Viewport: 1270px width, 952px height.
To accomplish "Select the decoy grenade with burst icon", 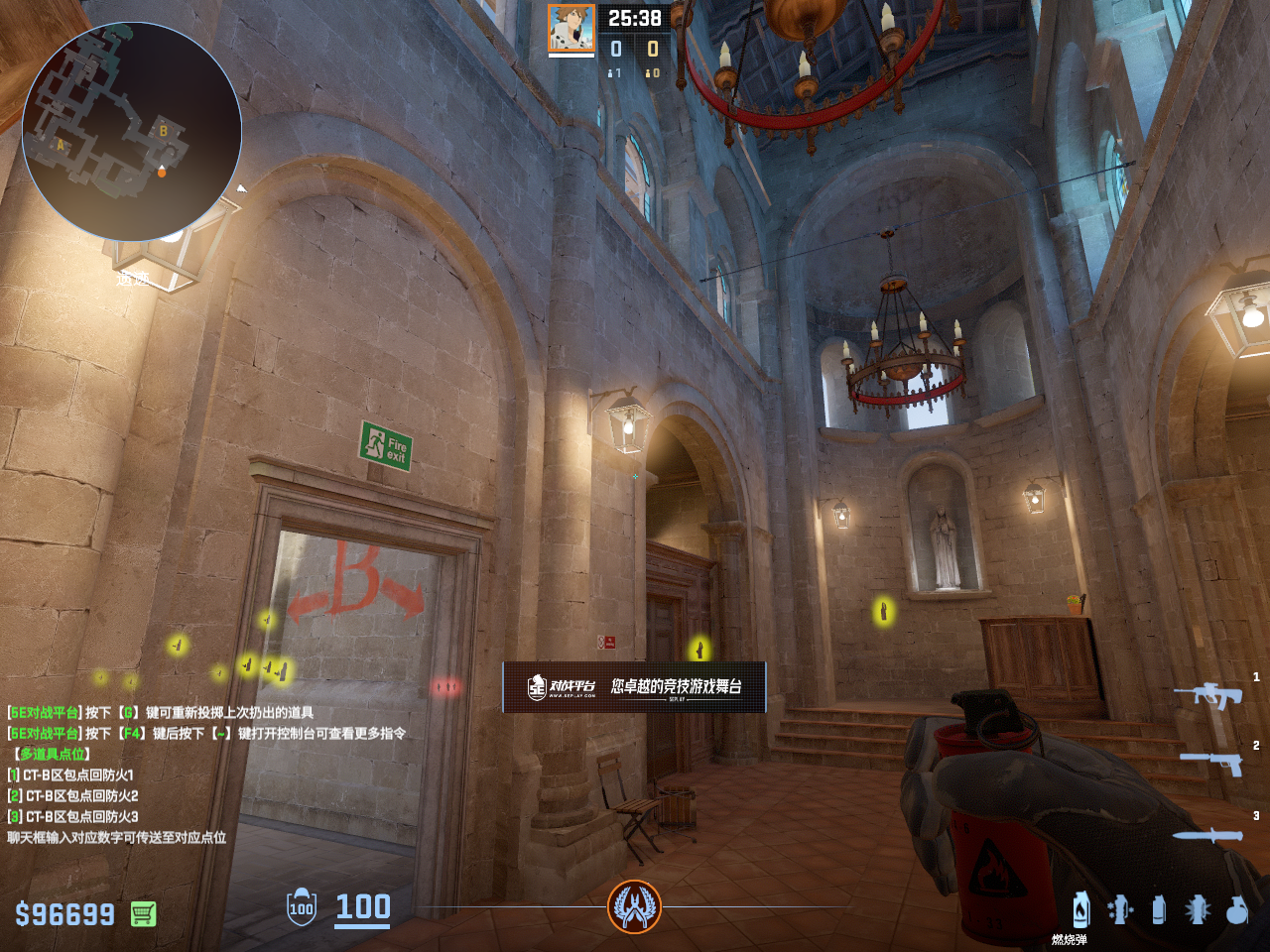I will pyautogui.click(x=1198, y=909).
